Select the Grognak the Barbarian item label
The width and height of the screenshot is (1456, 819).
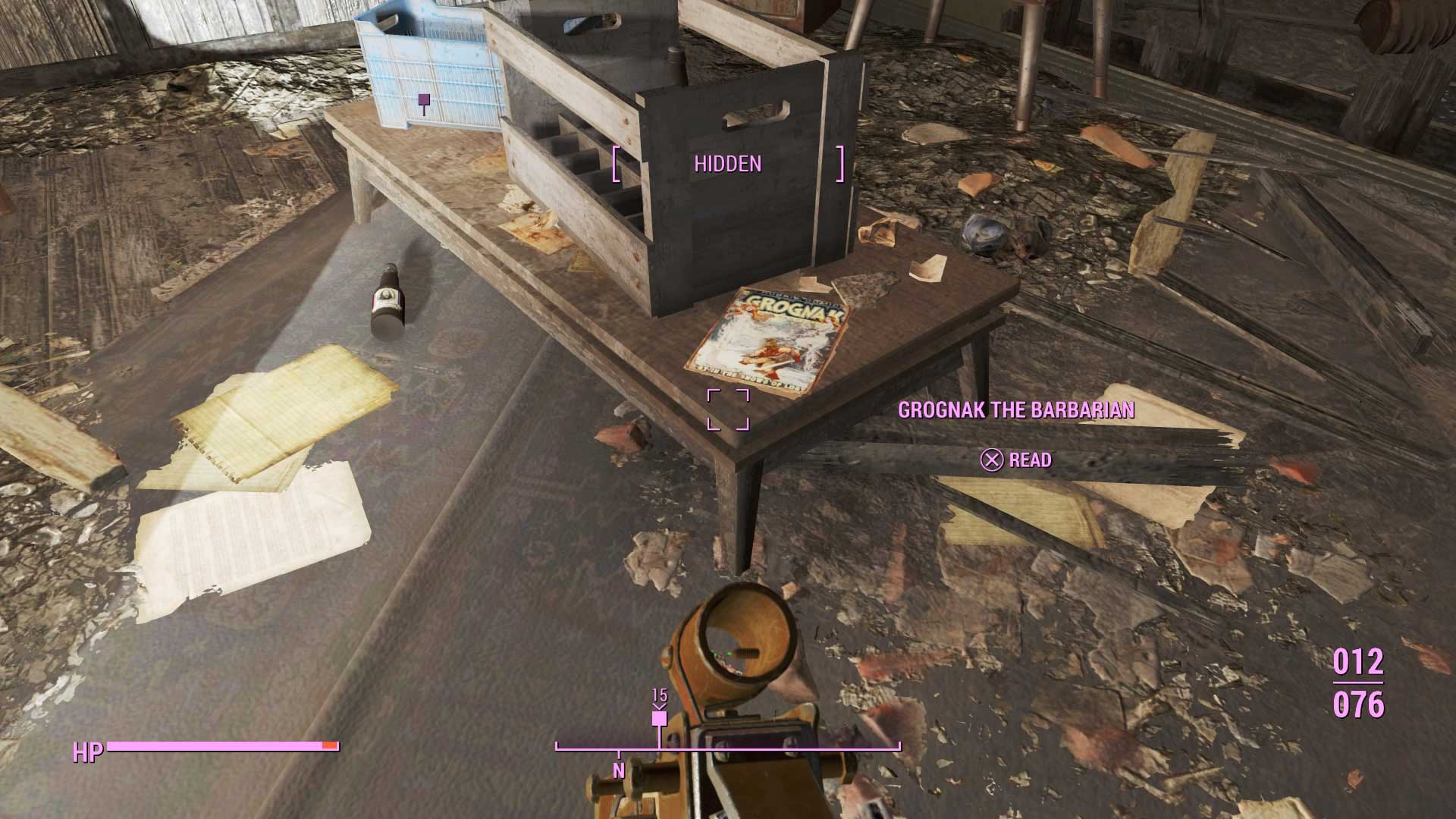coord(1016,410)
